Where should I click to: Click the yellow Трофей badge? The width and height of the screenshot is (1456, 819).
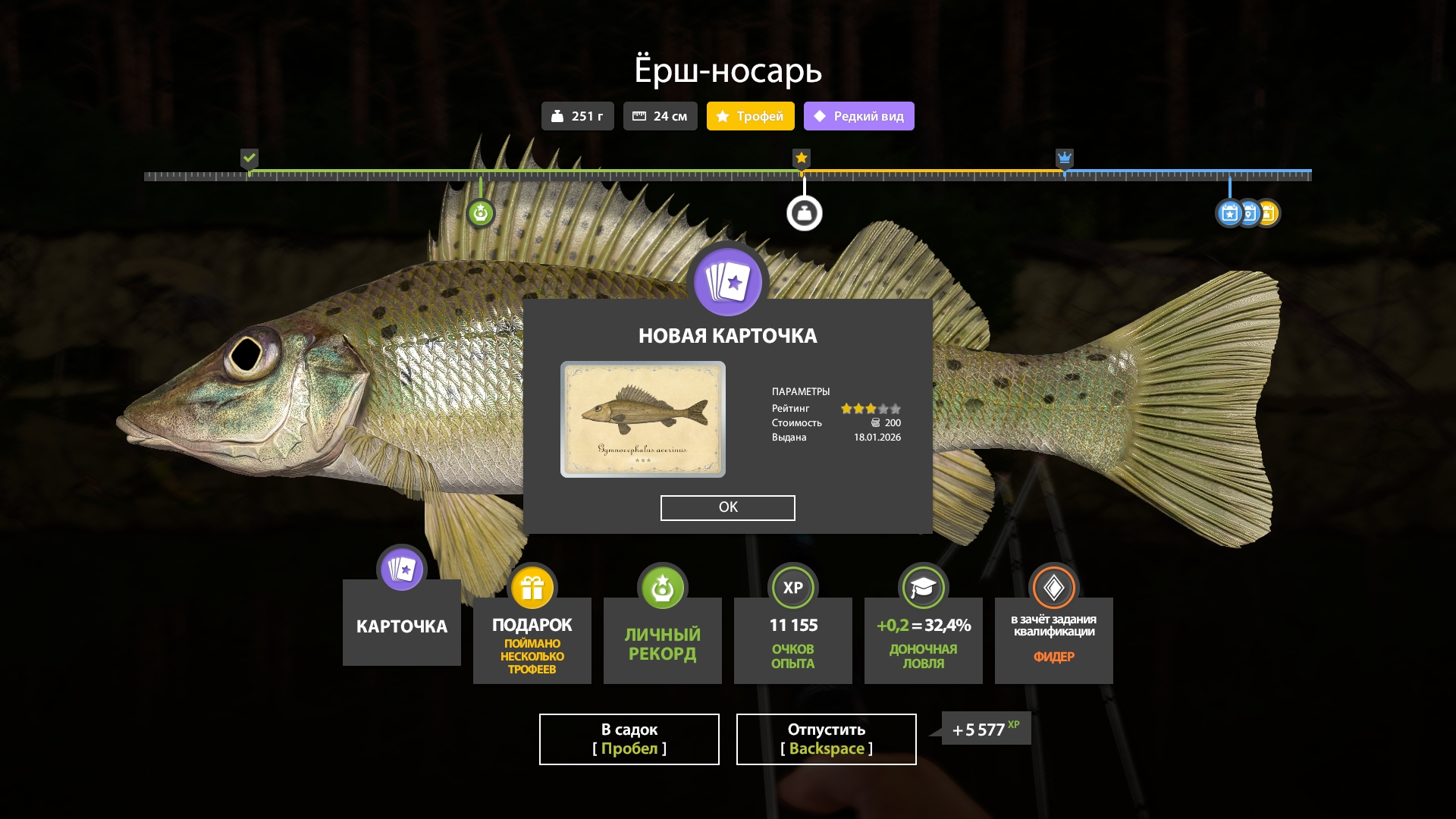[x=750, y=116]
